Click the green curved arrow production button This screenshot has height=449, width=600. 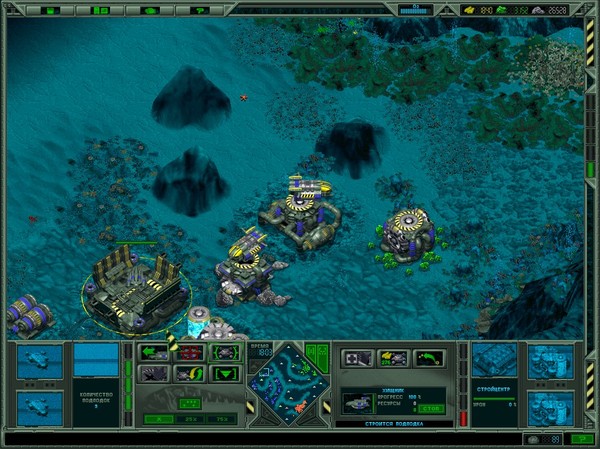pos(428,357)
